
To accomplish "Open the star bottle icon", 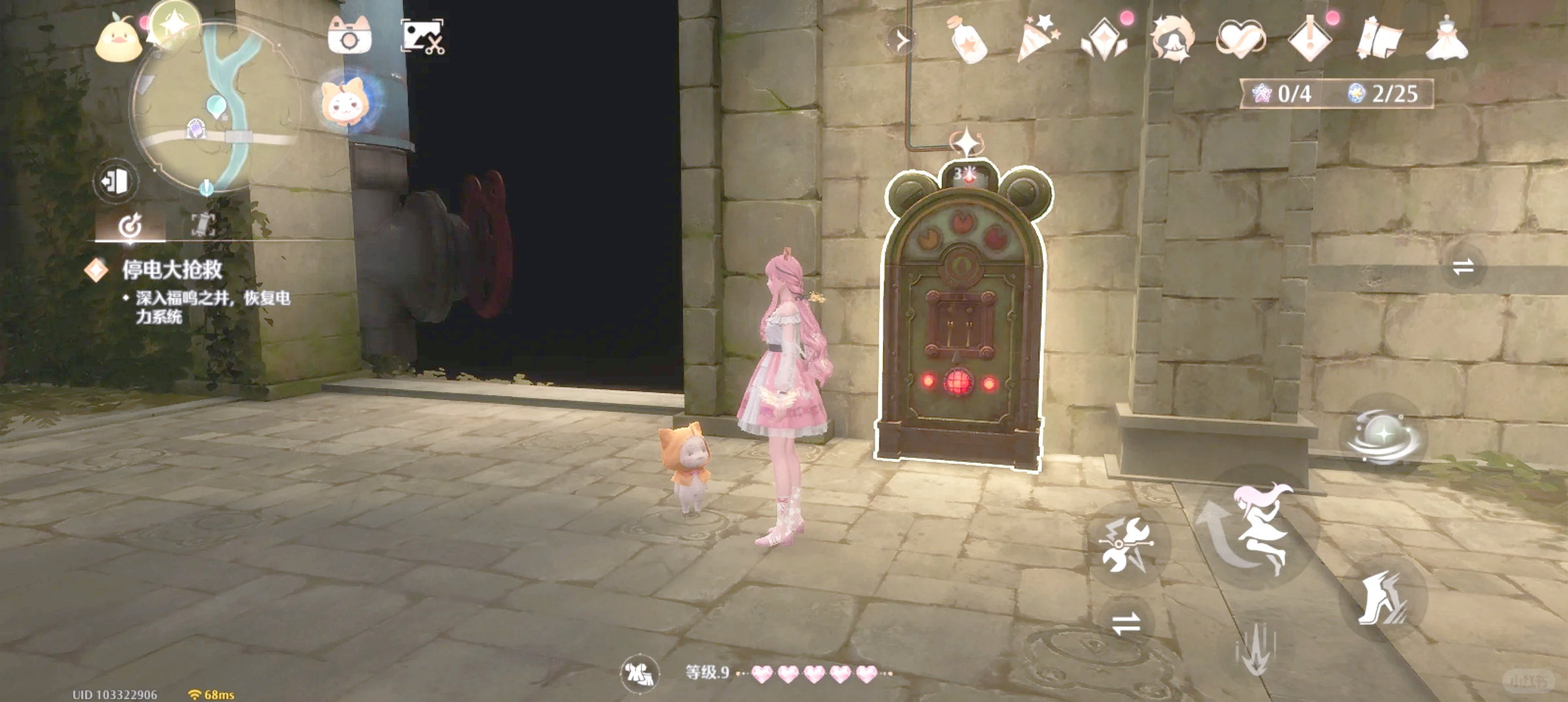I will click(x=968, y=41).
